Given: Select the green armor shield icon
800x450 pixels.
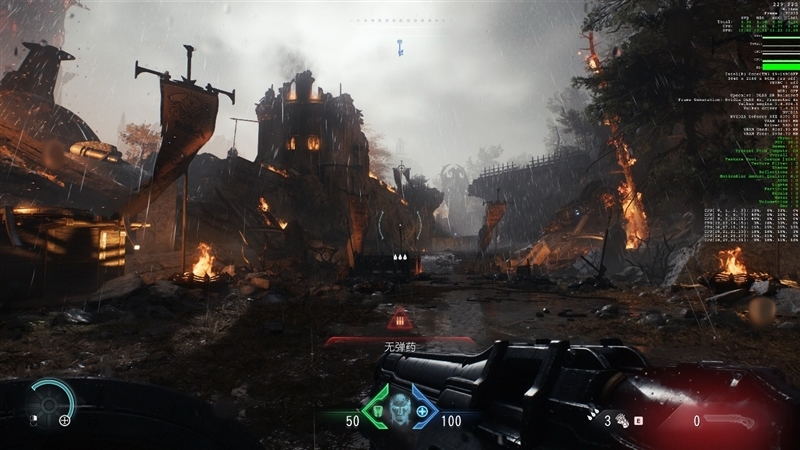Looking at the screenshot, I should (x=379, y=411).
